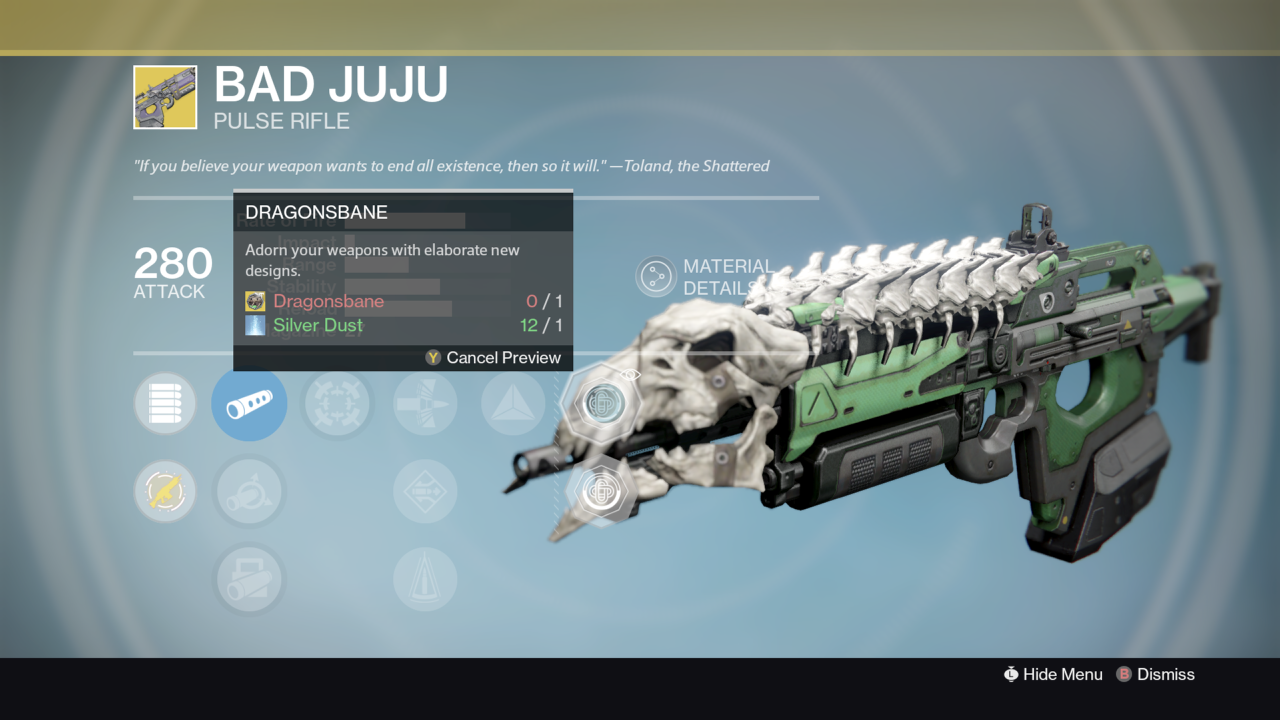Click the Bad Juju weapon icon in the header
This screenshot has height=720, width=1280.
click(165, 97)
